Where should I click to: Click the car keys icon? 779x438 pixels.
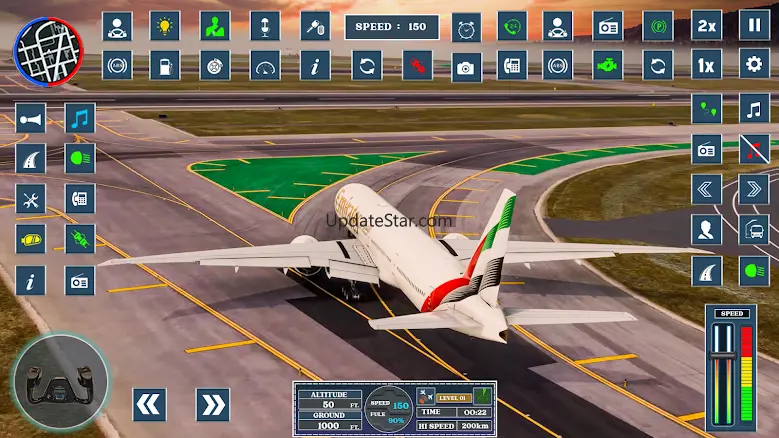click(x=315, y=26)
